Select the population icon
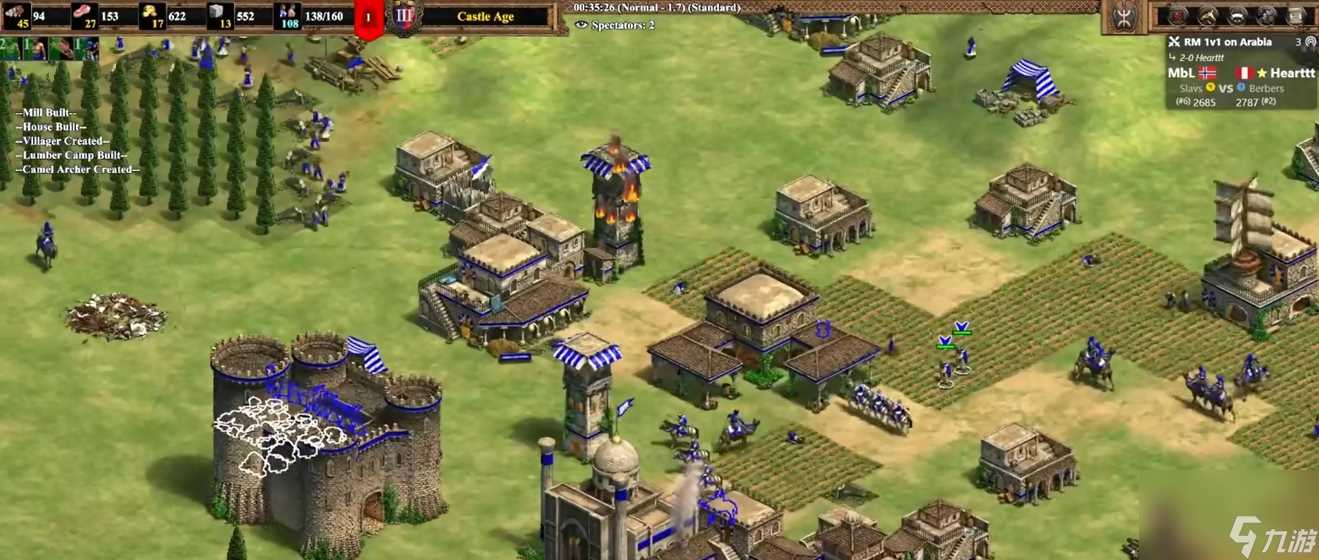 (288, 14)
